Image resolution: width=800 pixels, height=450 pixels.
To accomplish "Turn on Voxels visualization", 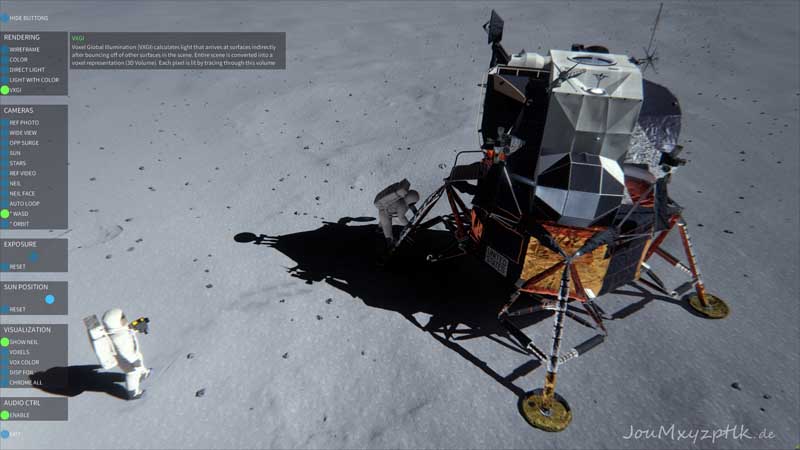I will 5,352.
